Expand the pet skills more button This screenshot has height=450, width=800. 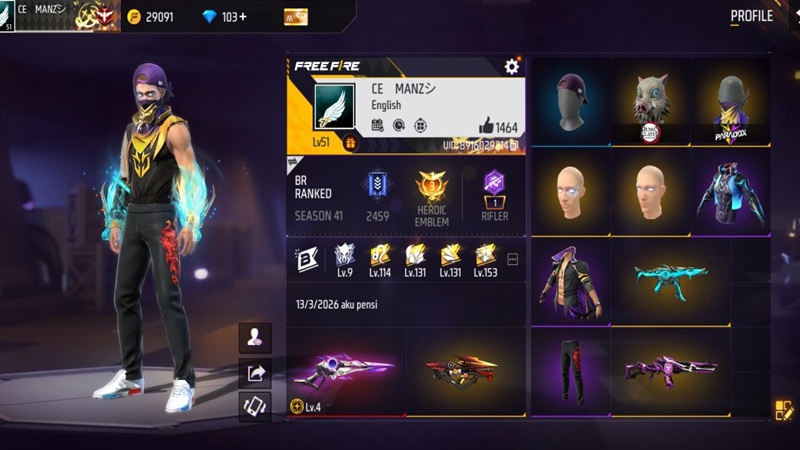[x=513, y=259]
